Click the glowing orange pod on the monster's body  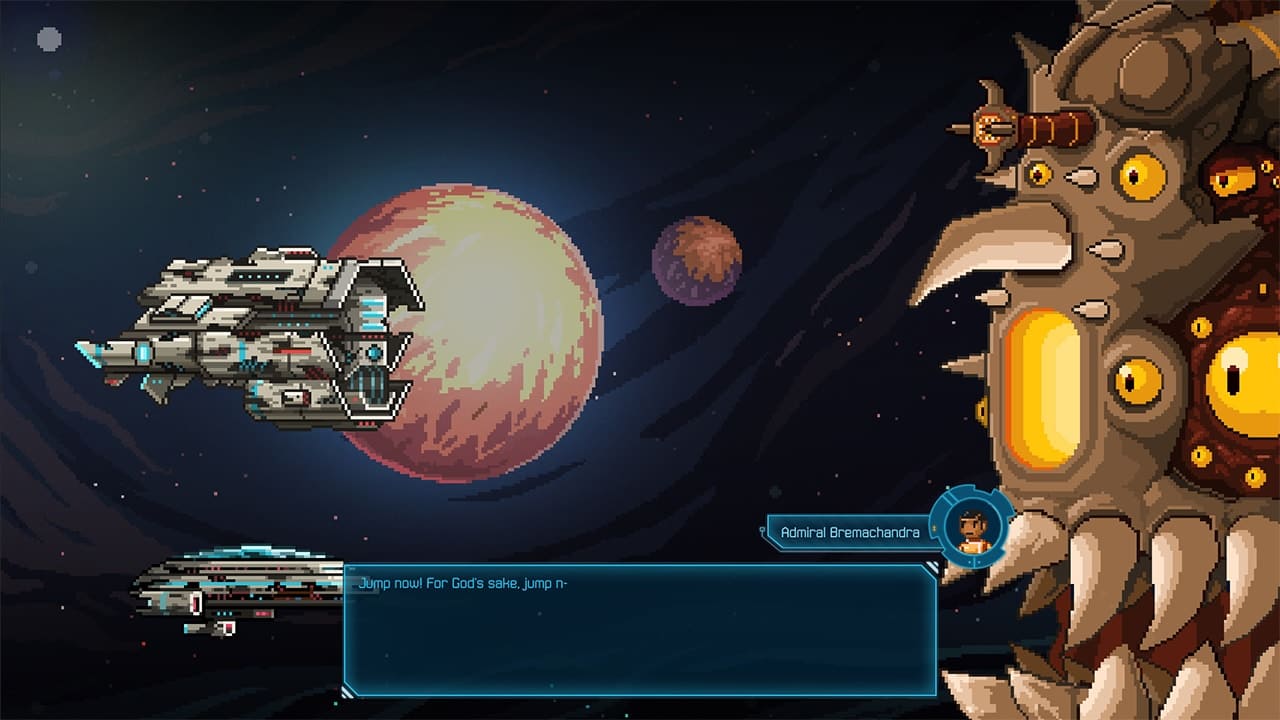click(x=1042, y=390)
